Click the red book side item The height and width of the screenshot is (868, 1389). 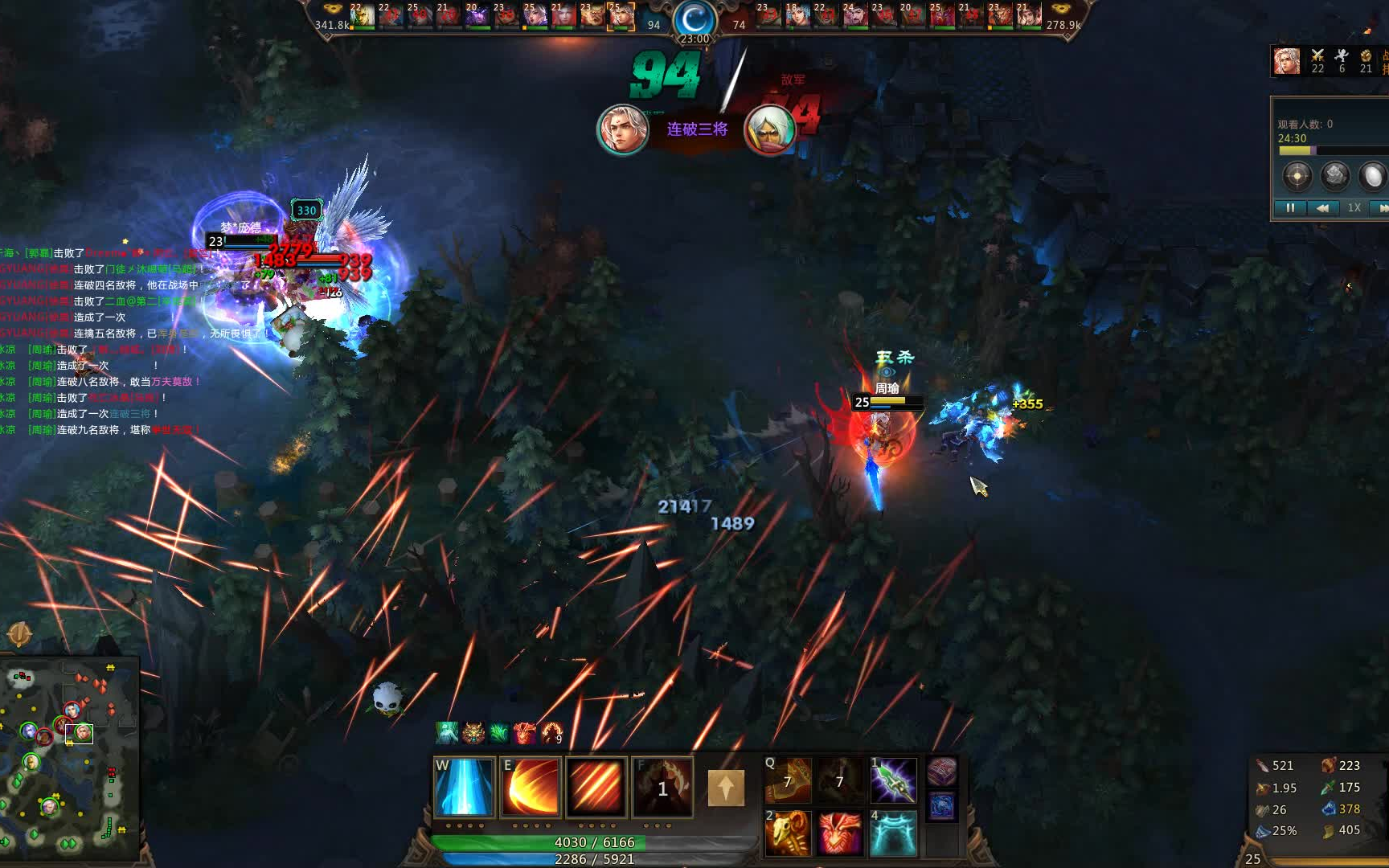point(941,772)
